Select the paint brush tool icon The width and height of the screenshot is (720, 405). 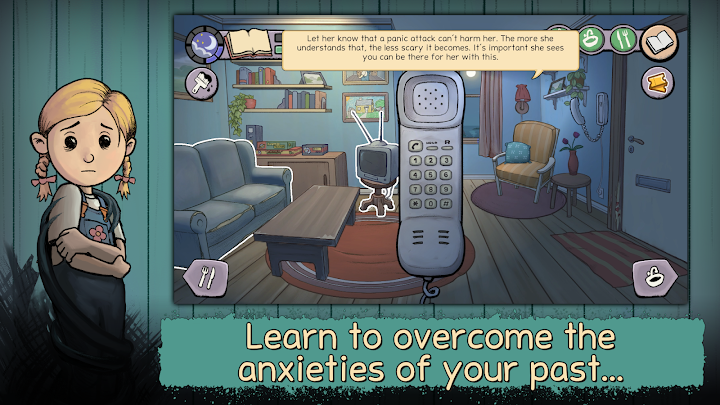[200, 84]
